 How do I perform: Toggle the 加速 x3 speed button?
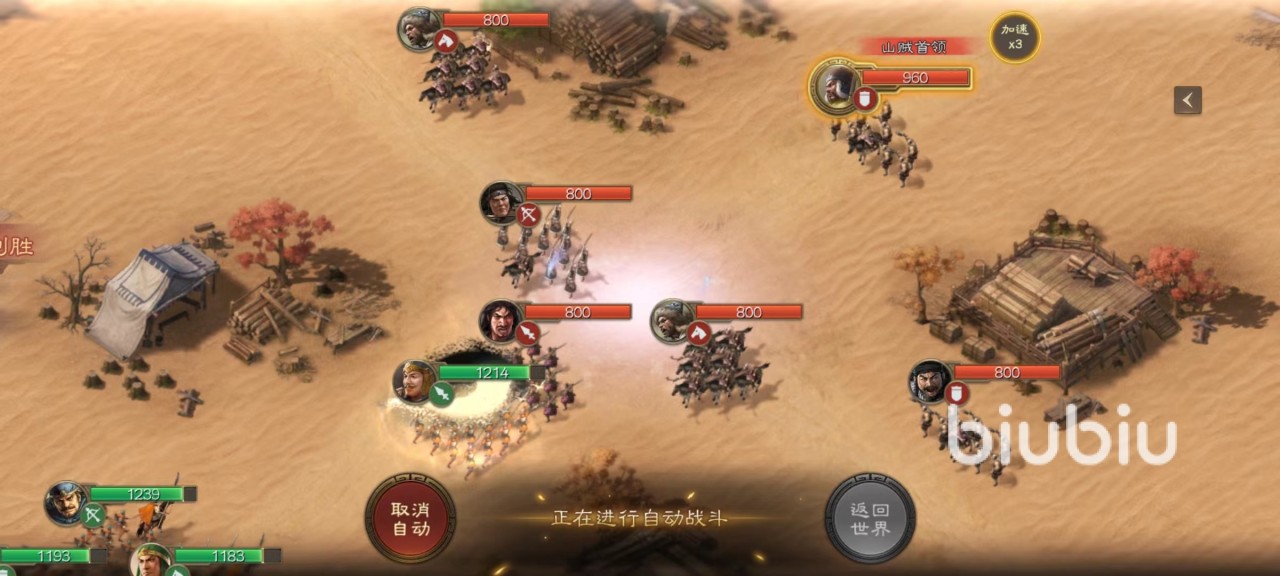click(x=1014, y=37)
